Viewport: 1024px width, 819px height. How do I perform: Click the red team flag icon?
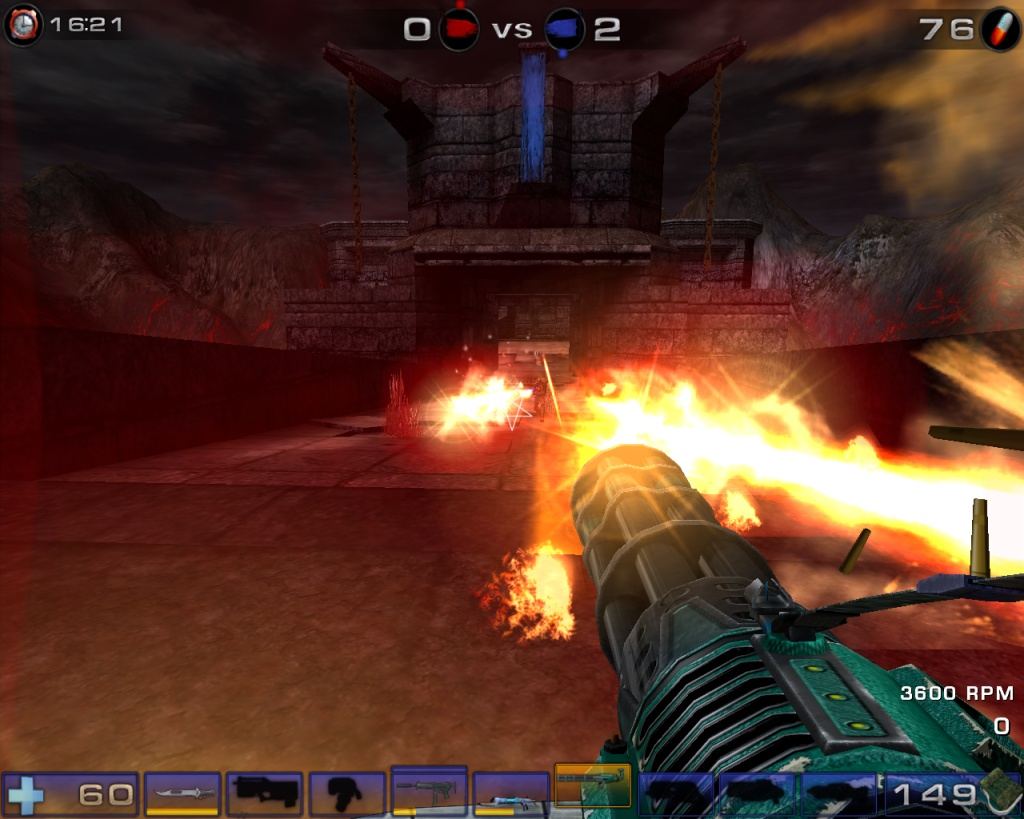tap(459, 29)
